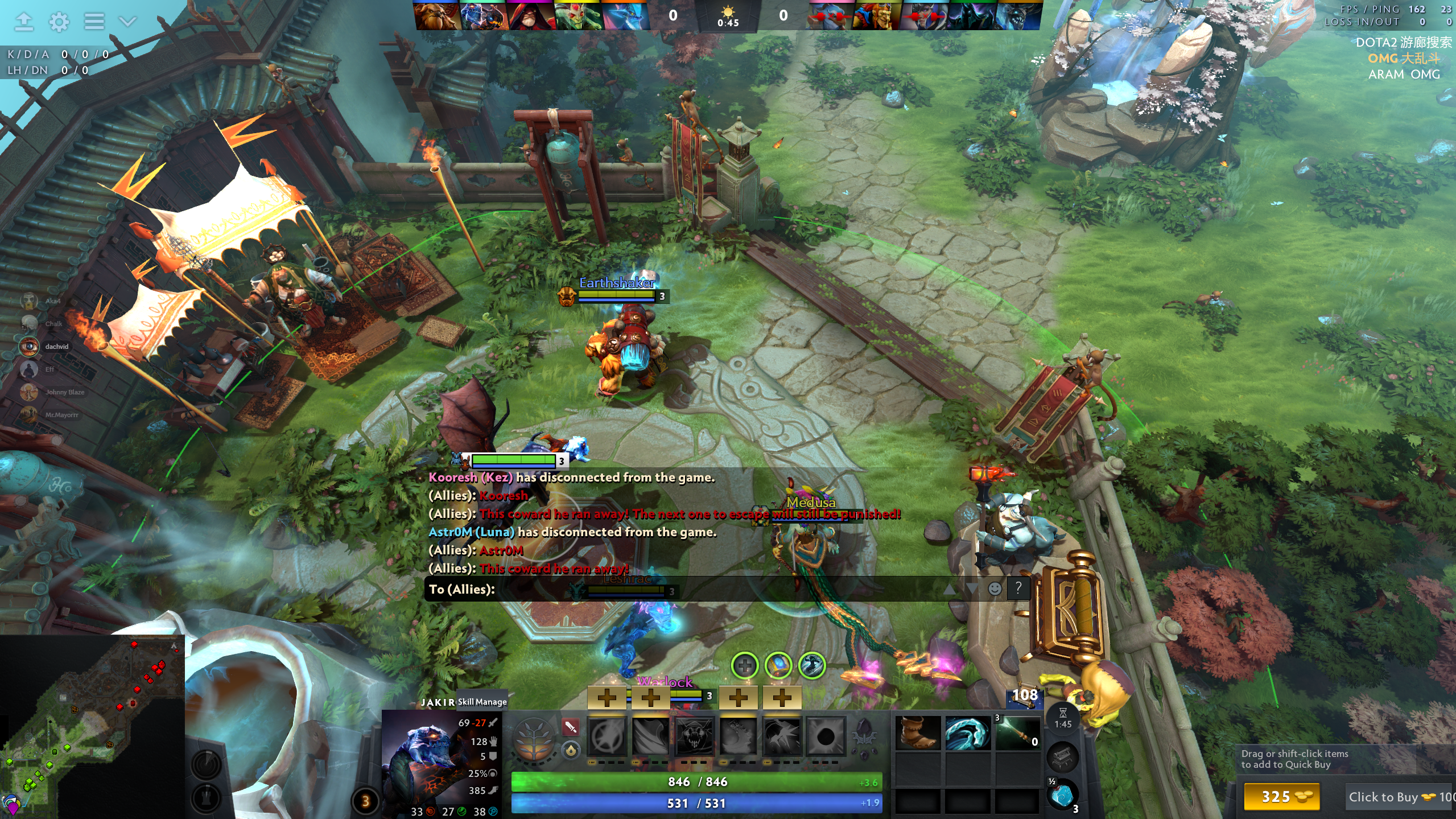Activate the blue swirl item in the inventory
The height and width of the screenshot is (819, 1456).
coord(967,733)
